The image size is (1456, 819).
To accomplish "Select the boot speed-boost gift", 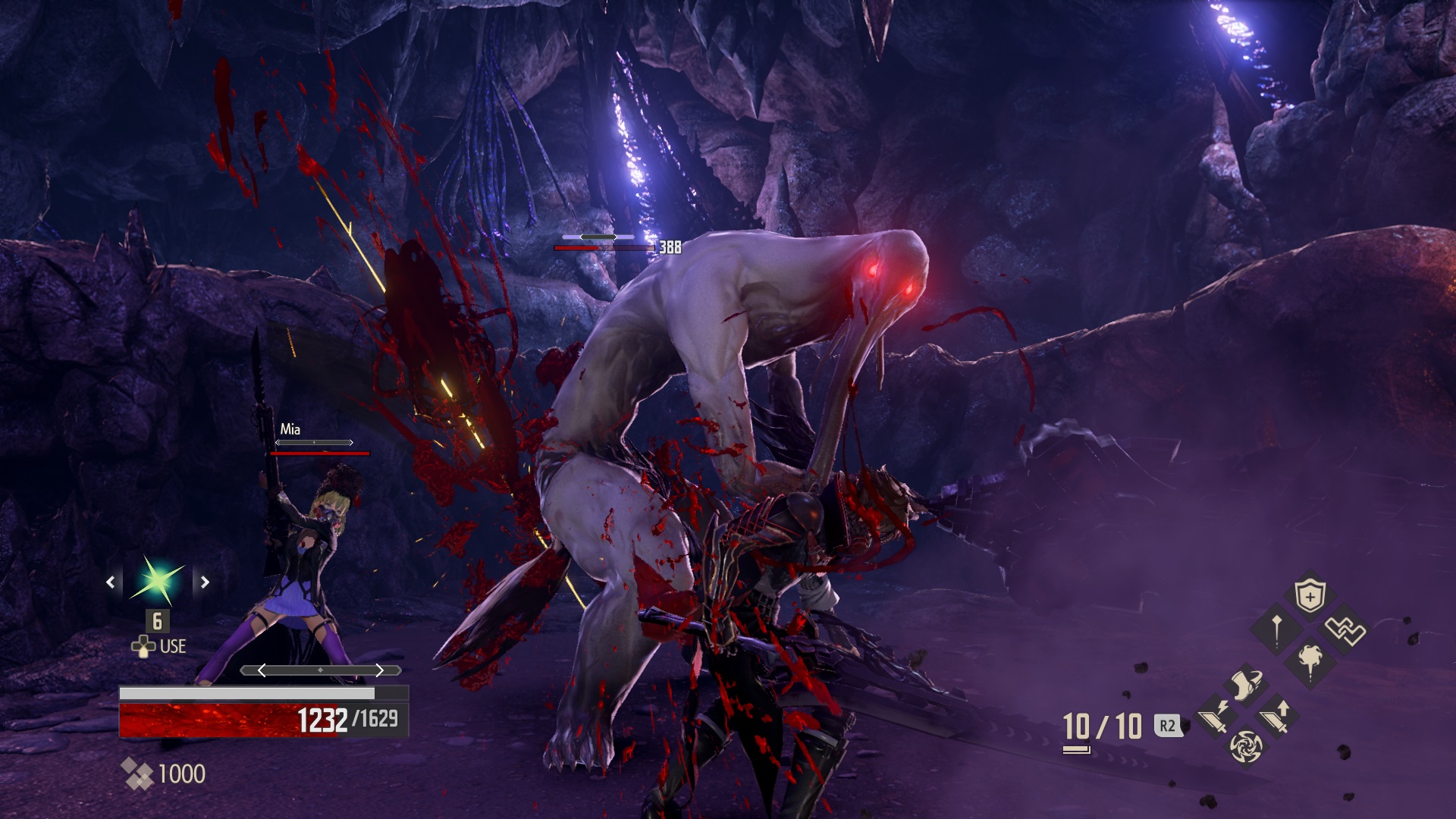I will [1247, 684].
